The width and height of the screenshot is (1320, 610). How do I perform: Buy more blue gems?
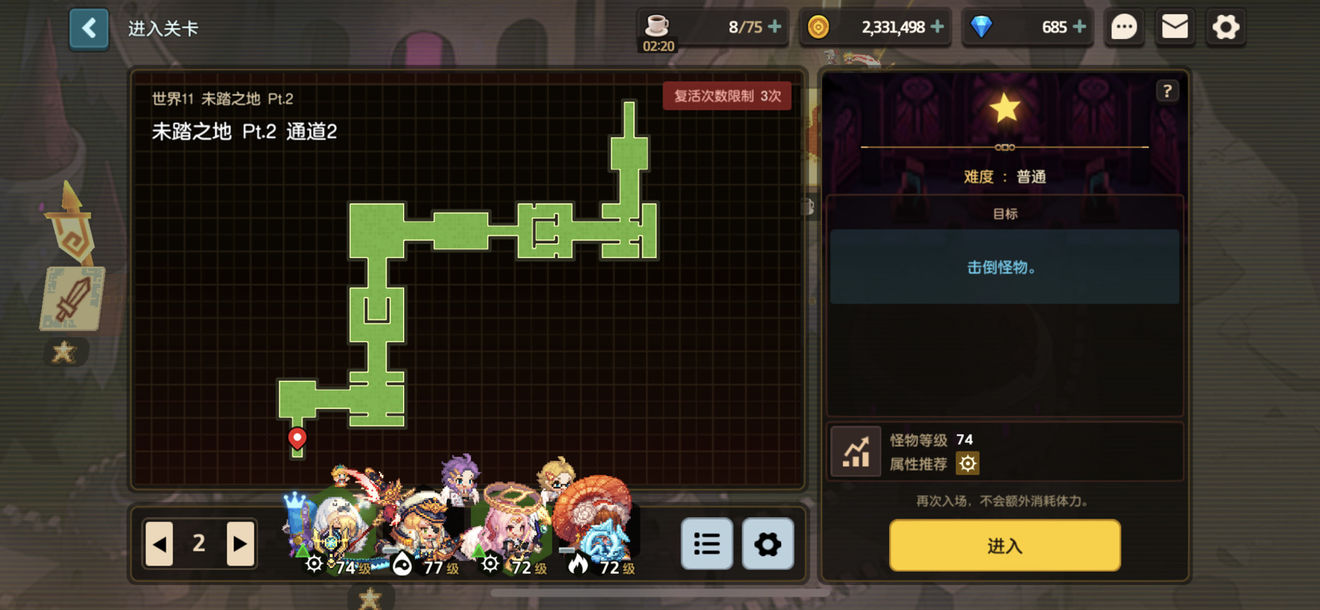(x=1079, y=27)
